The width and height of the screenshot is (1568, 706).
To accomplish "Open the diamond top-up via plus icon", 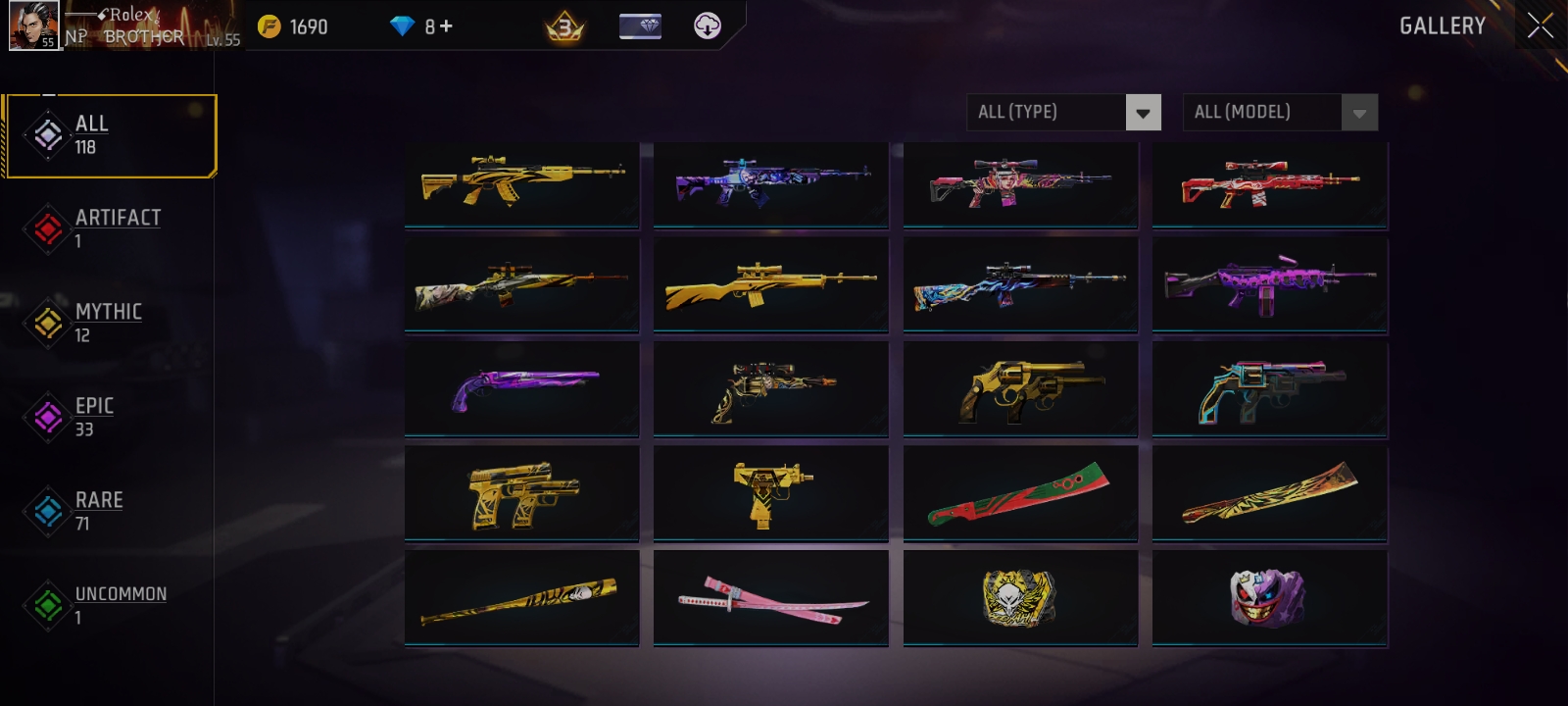I will coord(447,27).
